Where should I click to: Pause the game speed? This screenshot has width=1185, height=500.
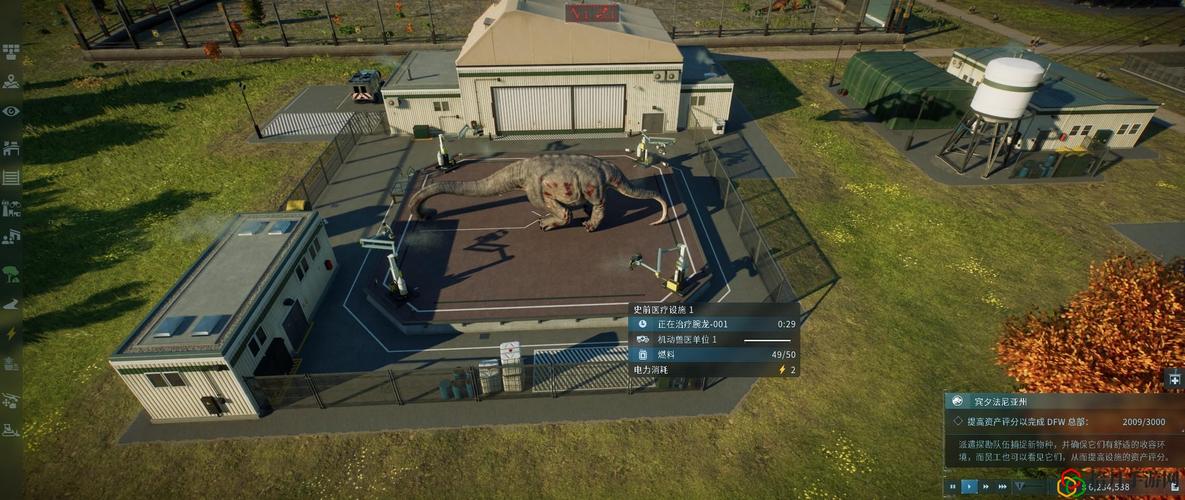(x=953, y=487)
